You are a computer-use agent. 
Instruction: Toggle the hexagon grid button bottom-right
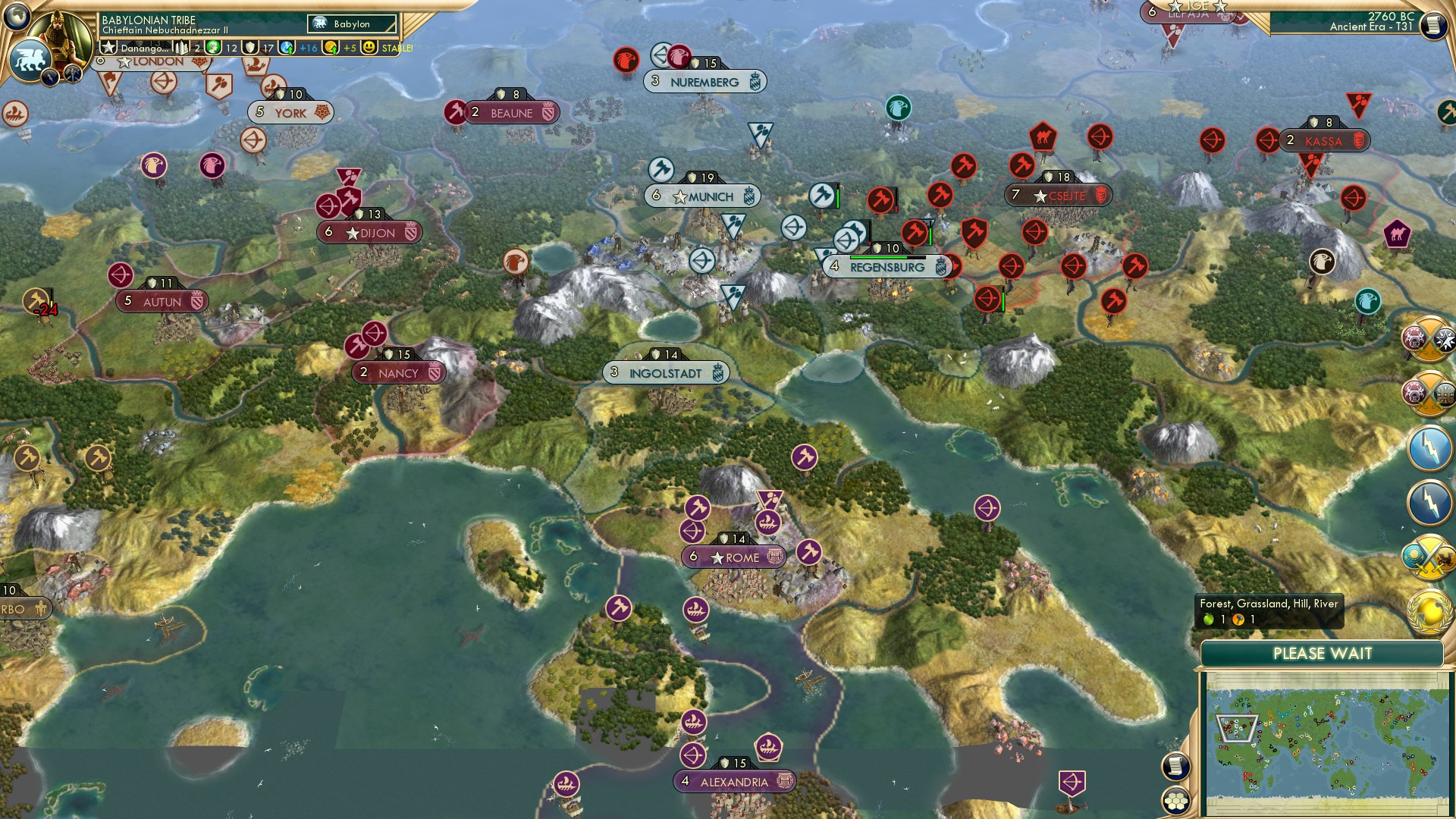coord(1176,801)
